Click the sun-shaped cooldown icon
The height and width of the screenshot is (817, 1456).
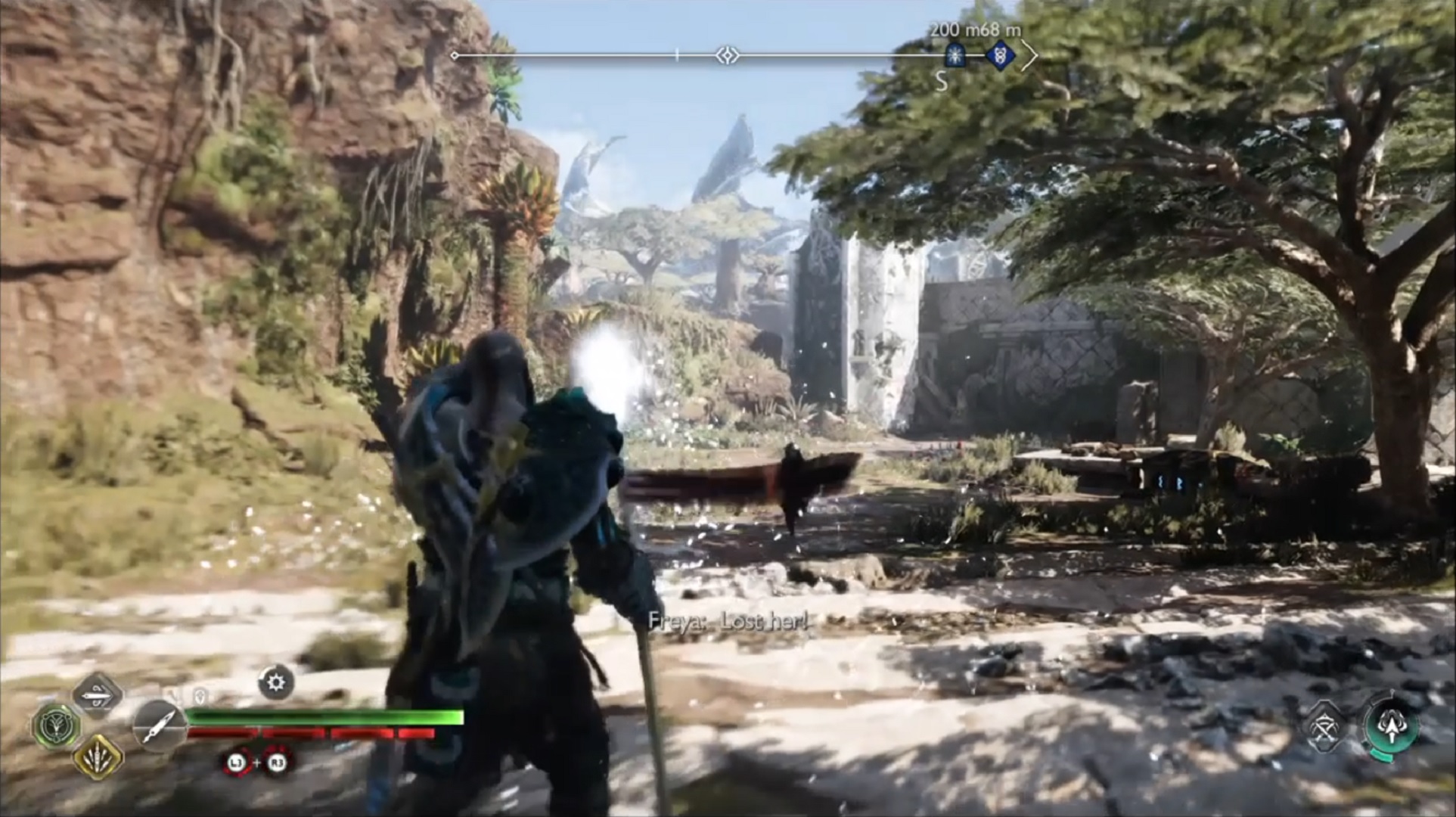[x=276, y=682]
